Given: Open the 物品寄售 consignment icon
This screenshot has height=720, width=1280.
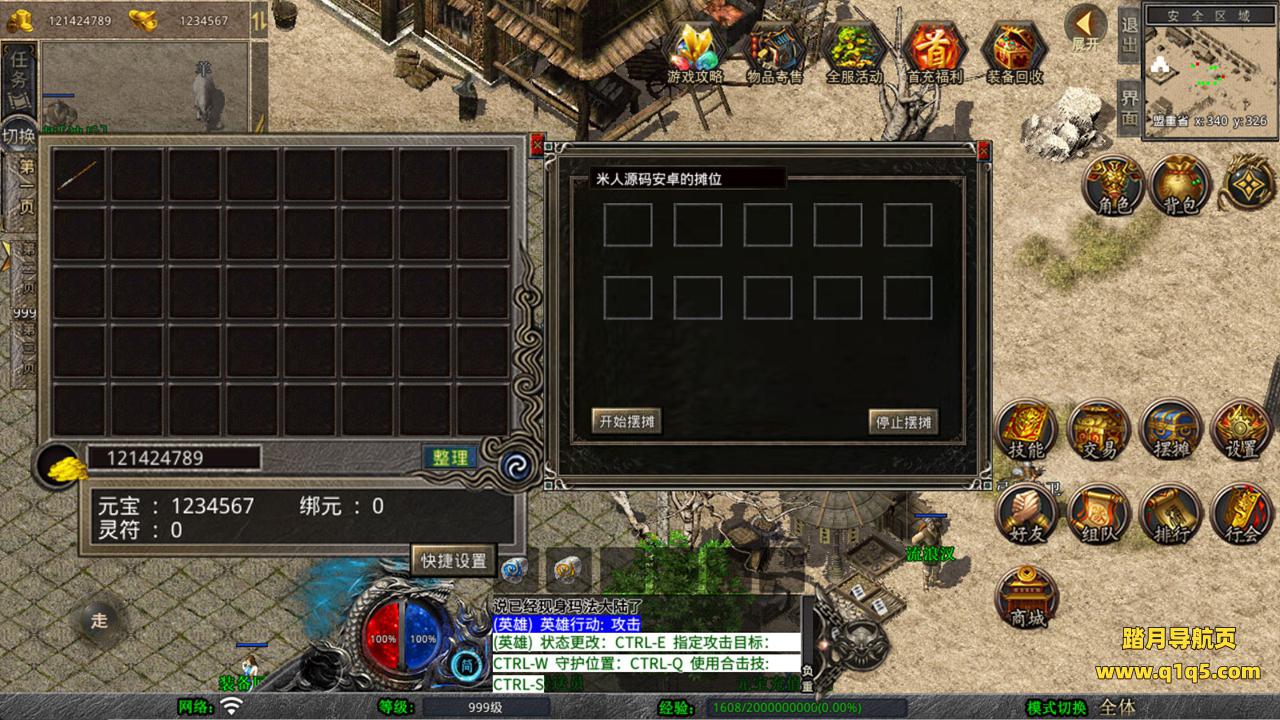Looking at the screenshot, I should pos(775,48).
